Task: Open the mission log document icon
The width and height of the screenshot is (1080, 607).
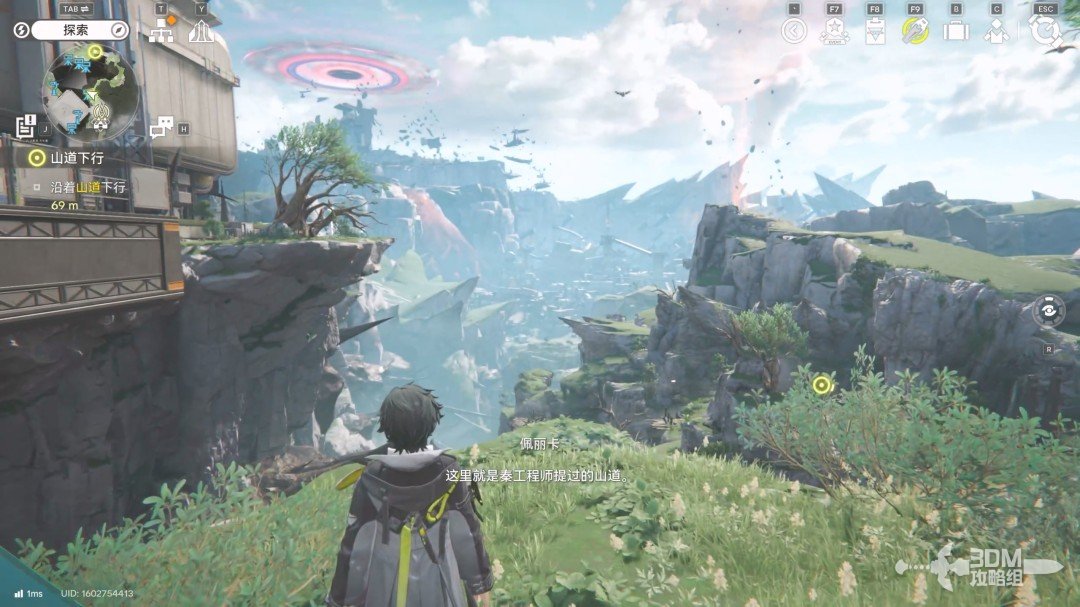Action: click(26, 125)
